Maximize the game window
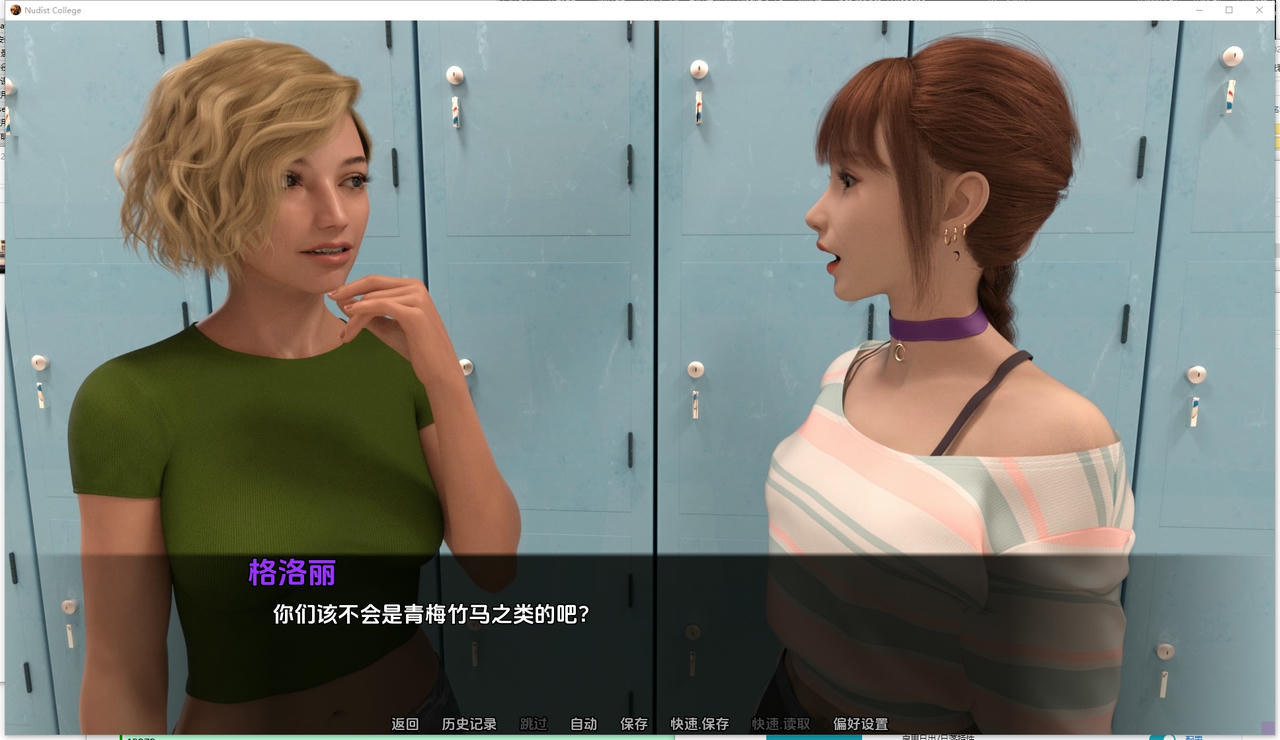Viewport: 1280px width, 740px height. click(x=1228, y=10)
